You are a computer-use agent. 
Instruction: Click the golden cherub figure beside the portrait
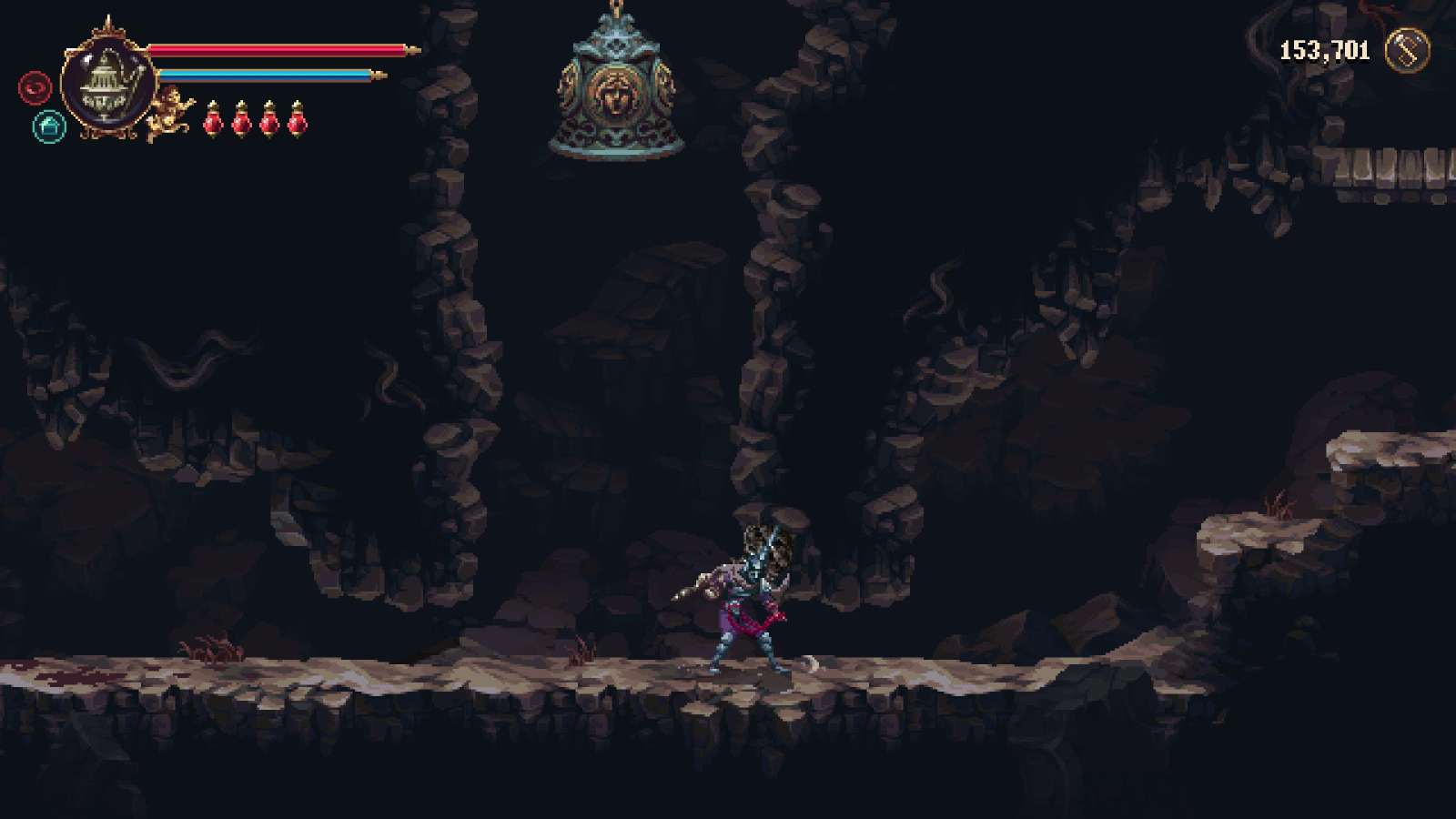pos(168,114)
